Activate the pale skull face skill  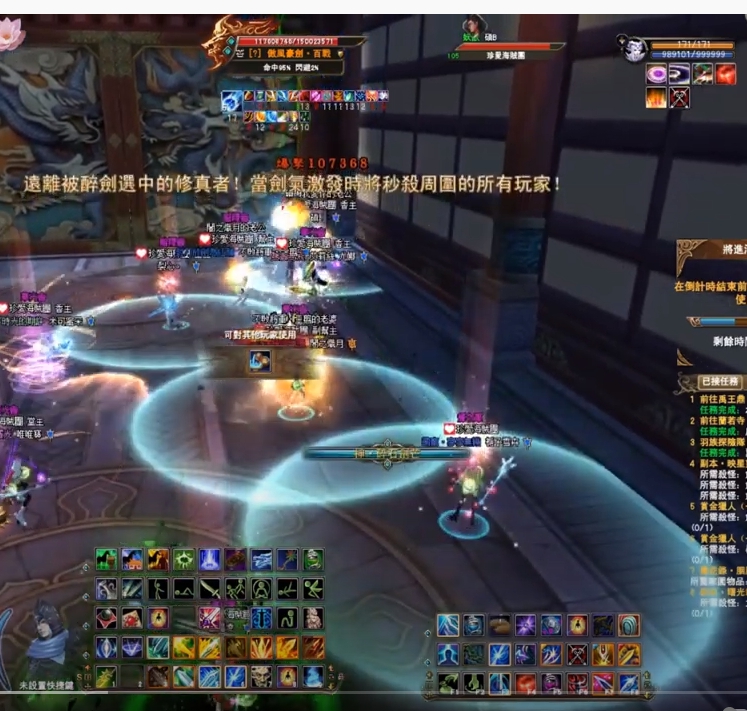point(261,676)
